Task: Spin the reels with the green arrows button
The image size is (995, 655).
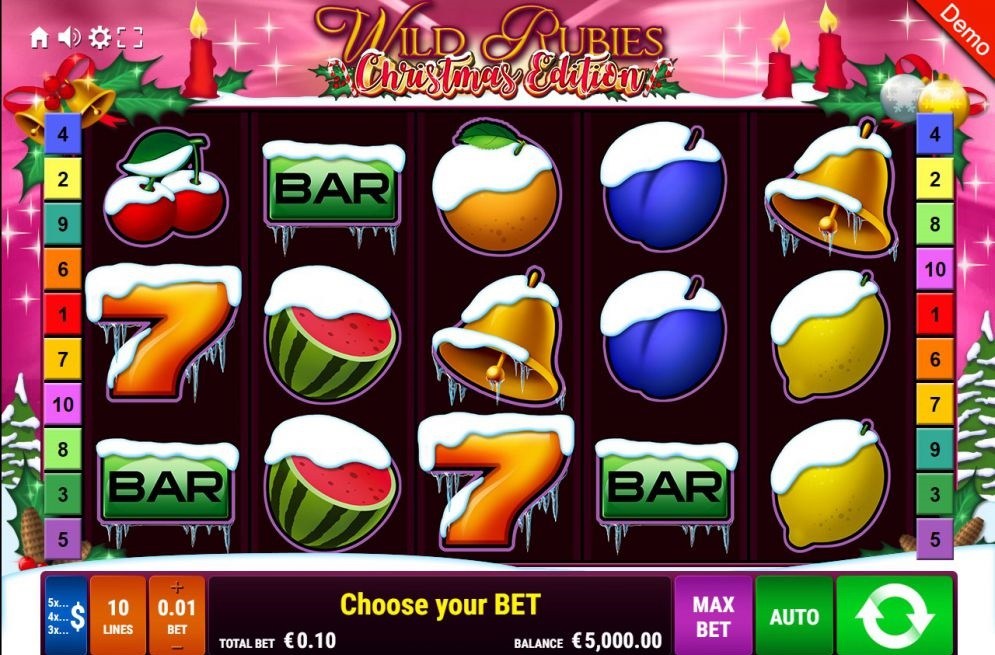Action: 896,615
